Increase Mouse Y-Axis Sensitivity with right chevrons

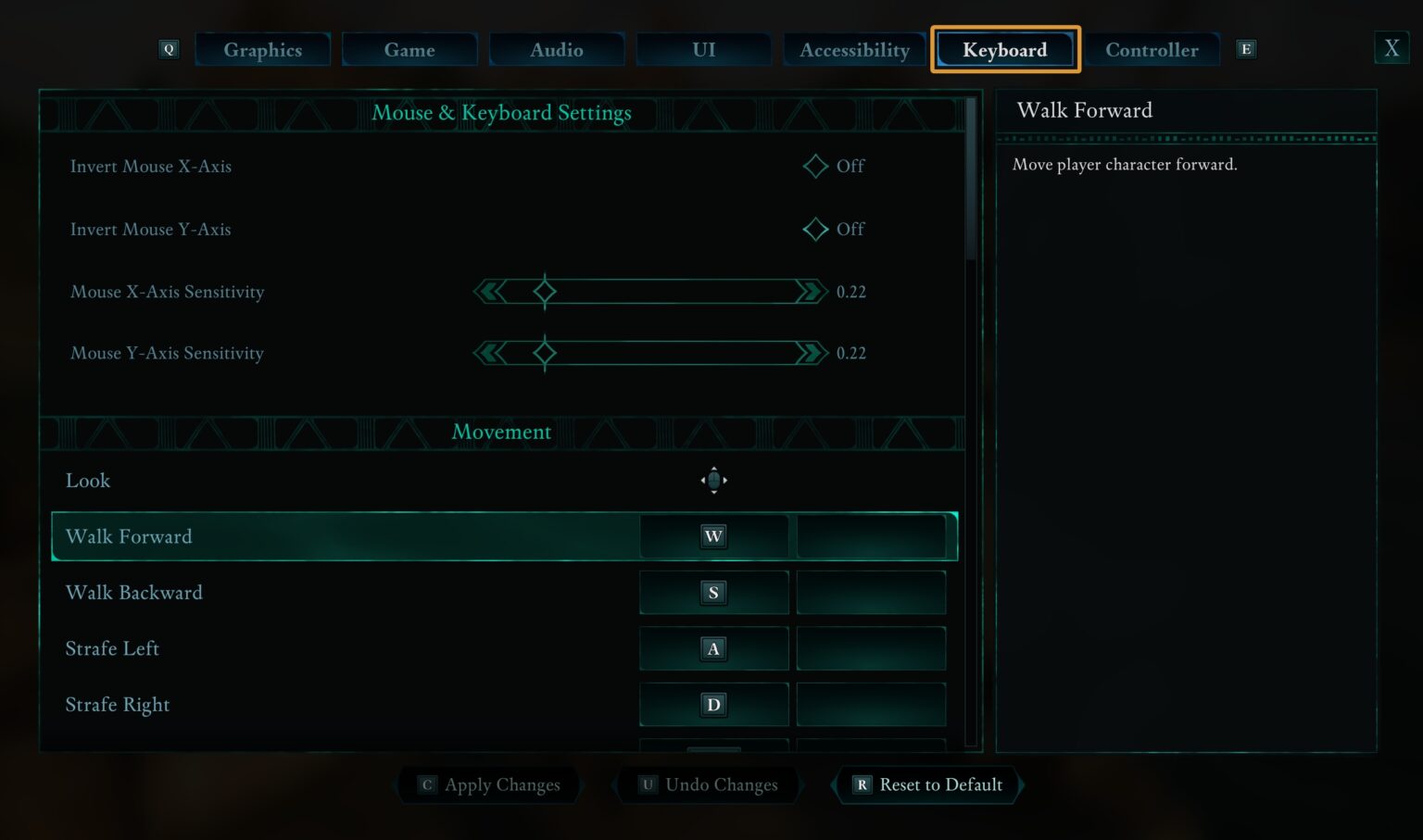tap(810, 353)
